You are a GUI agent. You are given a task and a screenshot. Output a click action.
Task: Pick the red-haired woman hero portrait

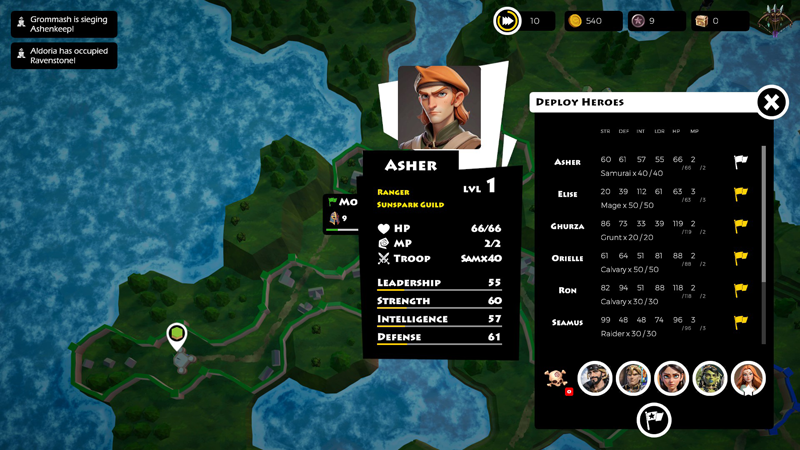tap(748, 379)
